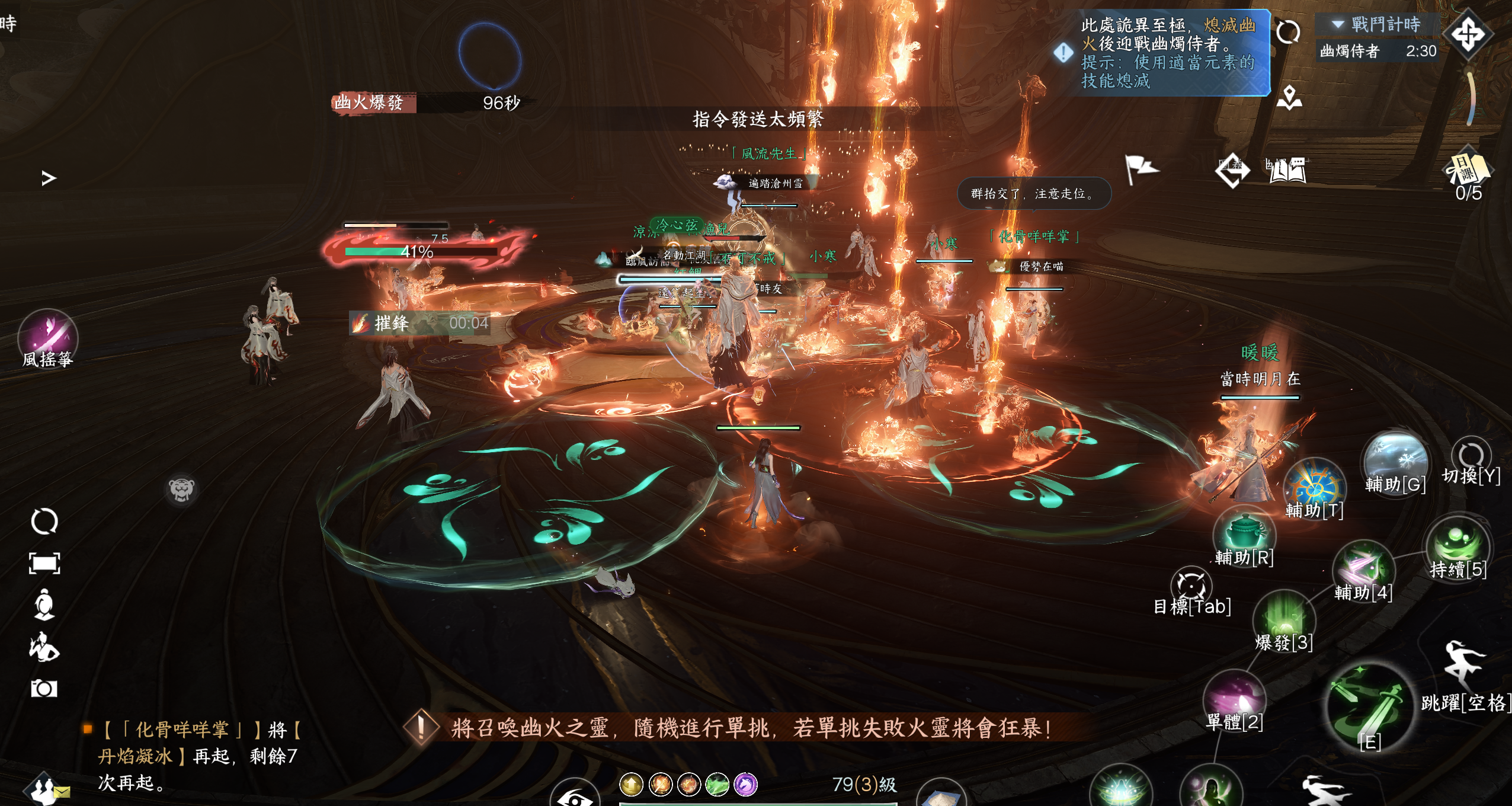
Task: Select next target with 目標[Tab]
Action: (1191, 586)
